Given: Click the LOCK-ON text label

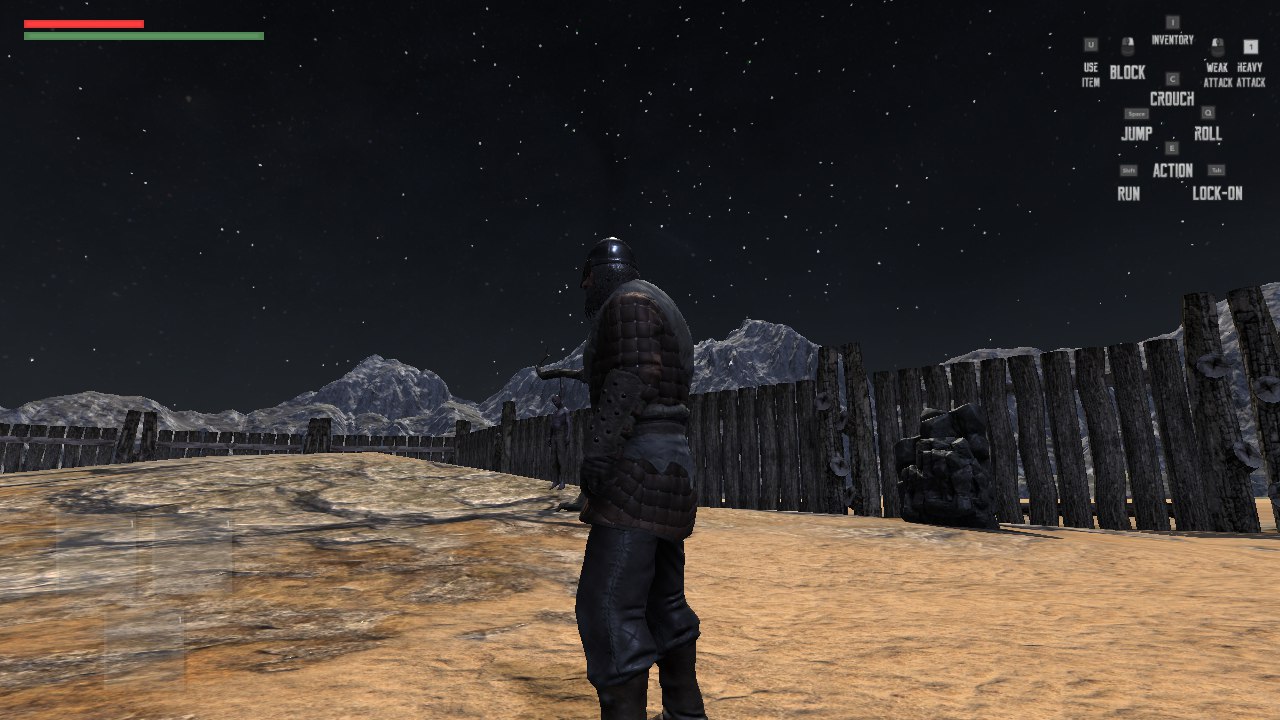Looking at the screenshot, I should [x=1218, y=191].
